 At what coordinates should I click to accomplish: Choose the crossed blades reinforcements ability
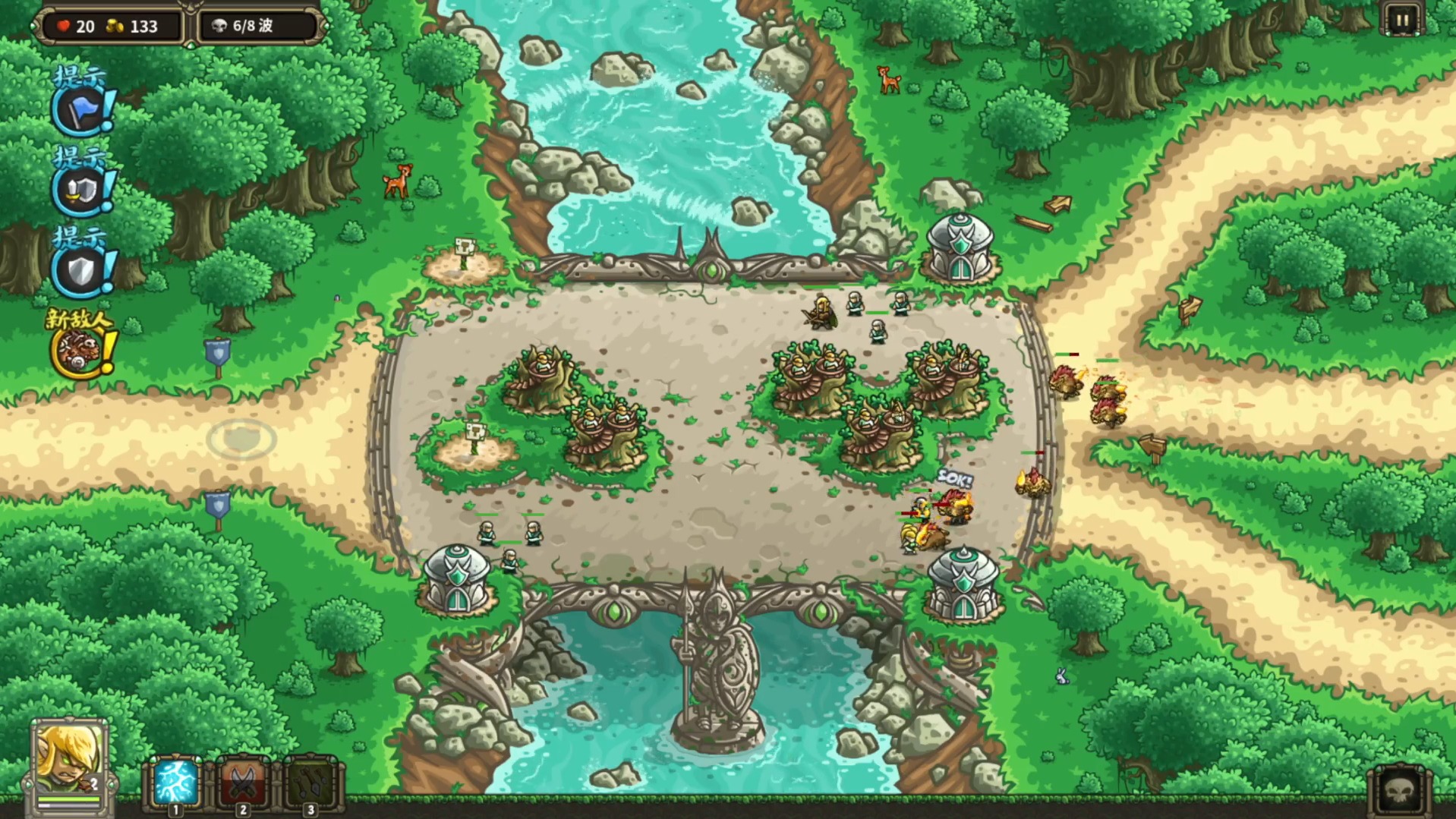coord(242,783)
